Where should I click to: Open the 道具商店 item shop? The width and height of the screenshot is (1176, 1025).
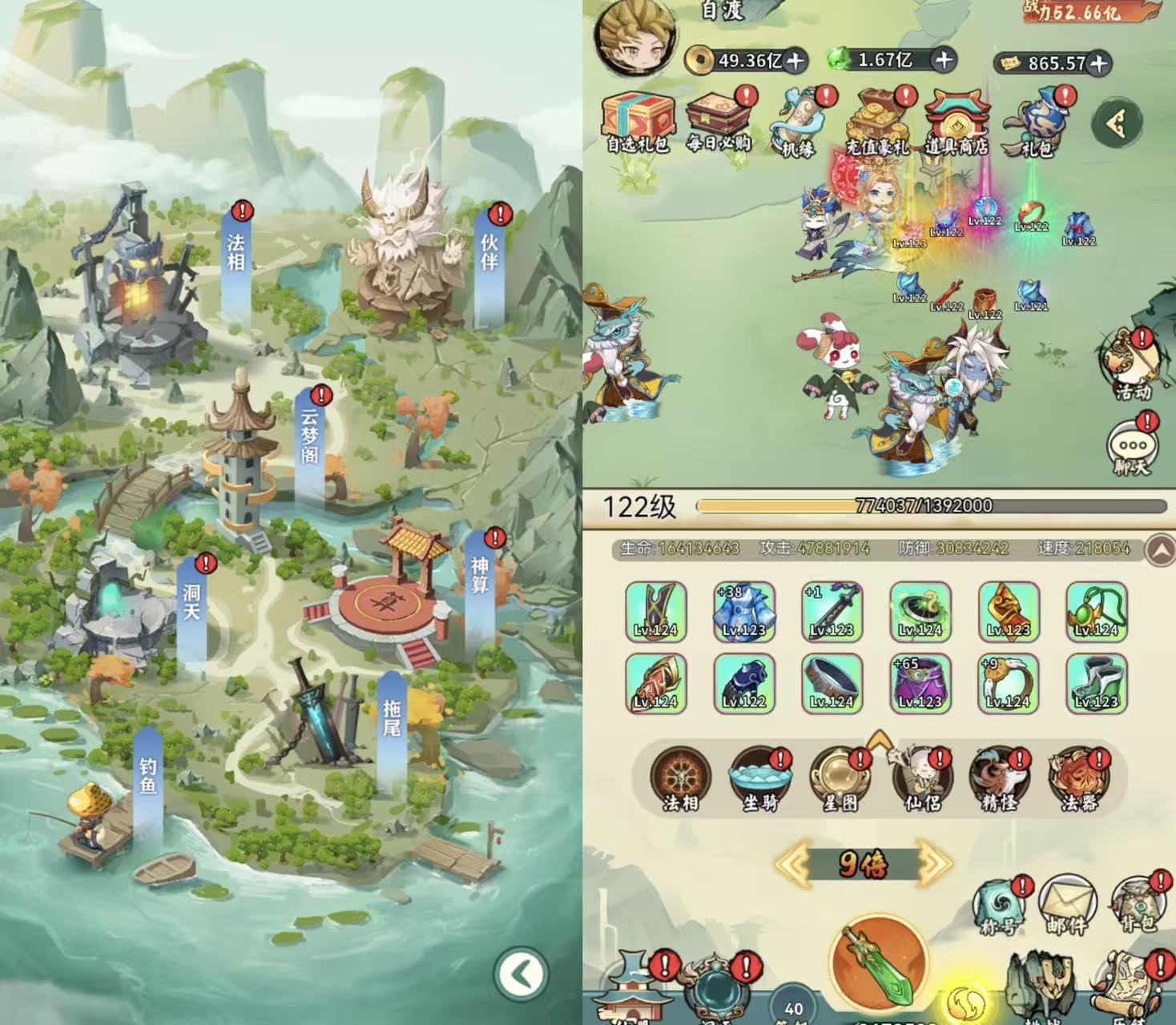pos(956,124)
